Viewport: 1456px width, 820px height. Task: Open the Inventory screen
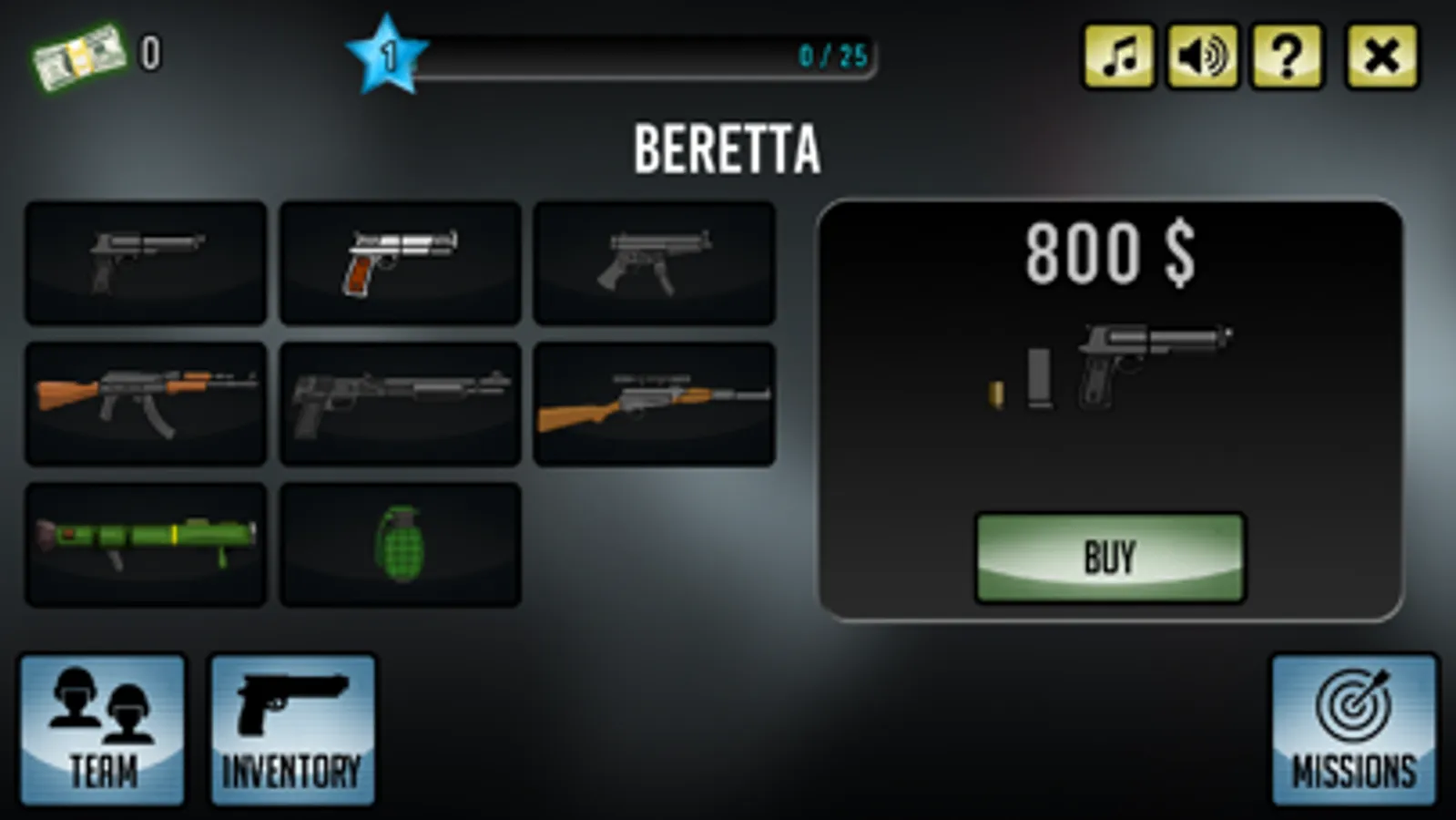pos(292,730)
